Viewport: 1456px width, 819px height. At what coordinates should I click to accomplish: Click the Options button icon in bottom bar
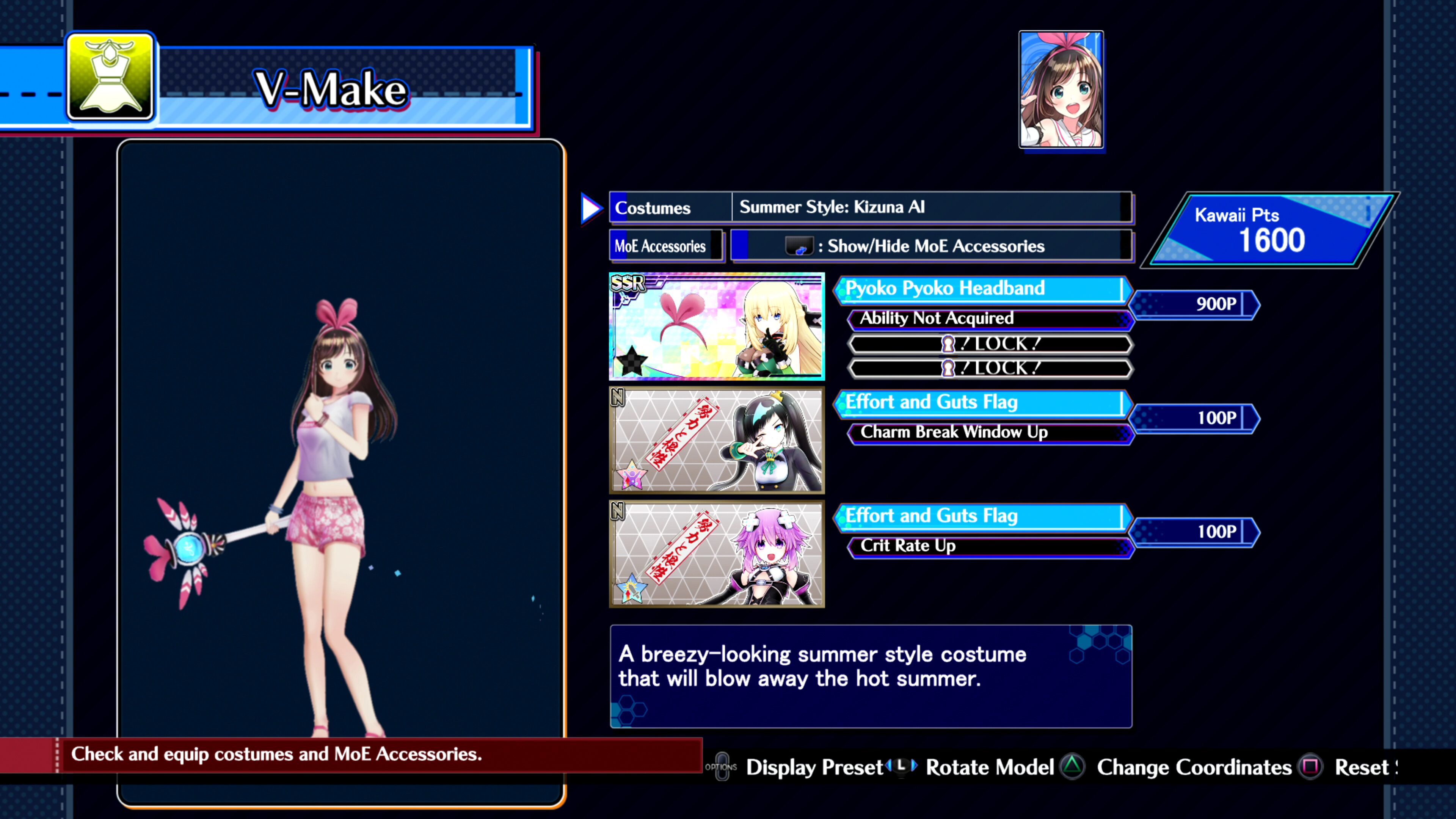[722, 767]
